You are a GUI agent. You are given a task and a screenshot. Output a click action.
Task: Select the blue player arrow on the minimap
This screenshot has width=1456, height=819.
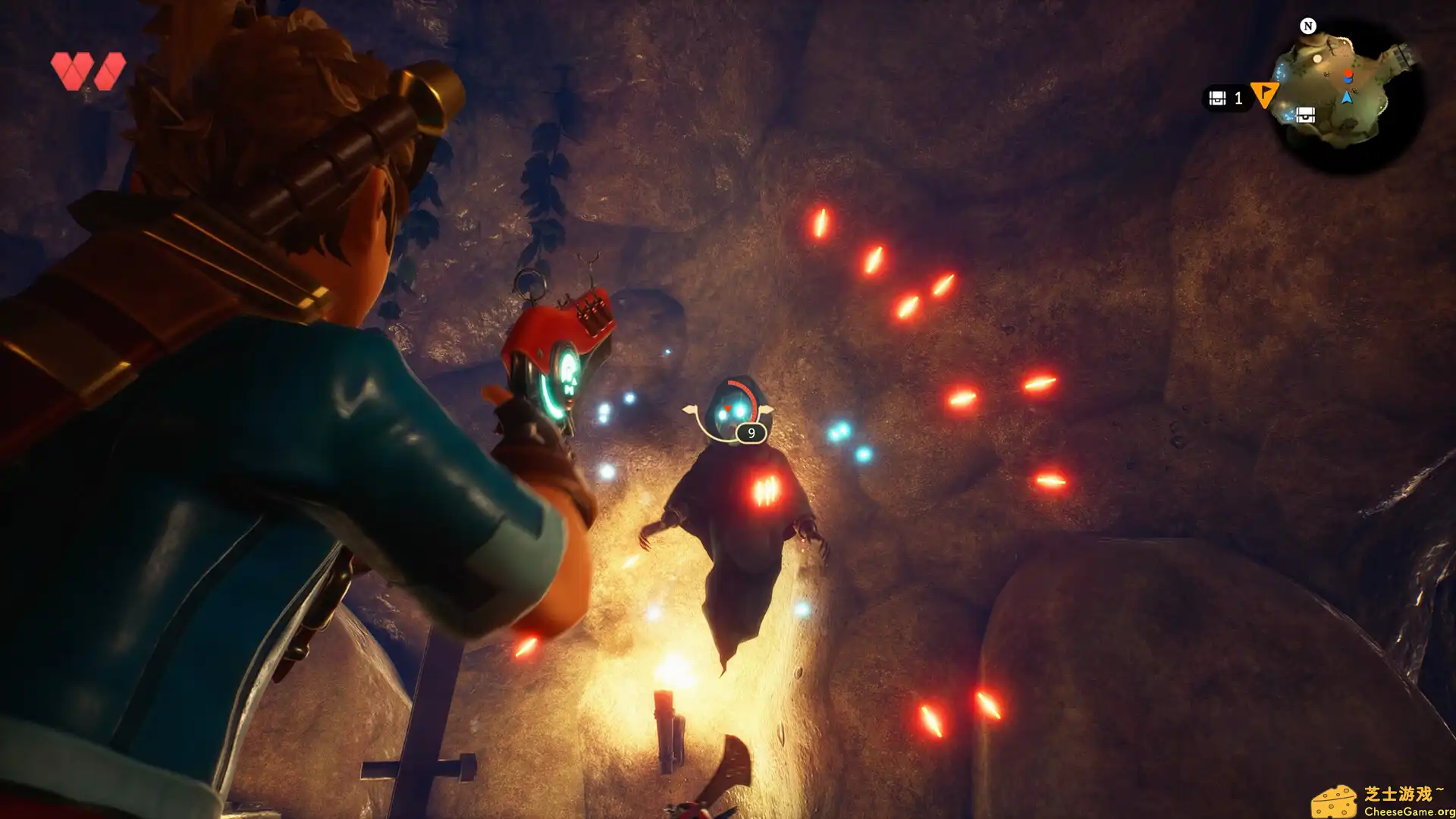1348,97
